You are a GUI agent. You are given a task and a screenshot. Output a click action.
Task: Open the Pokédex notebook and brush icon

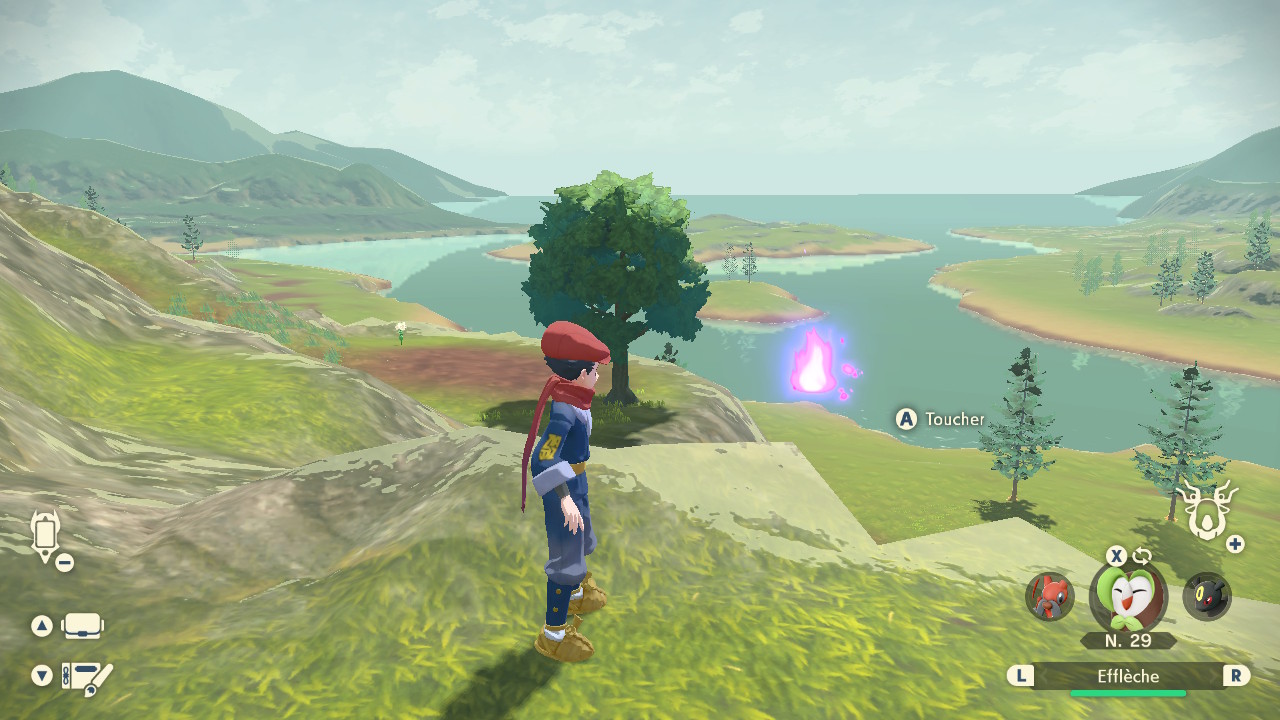pyautogui.click(x=86, y=678)
